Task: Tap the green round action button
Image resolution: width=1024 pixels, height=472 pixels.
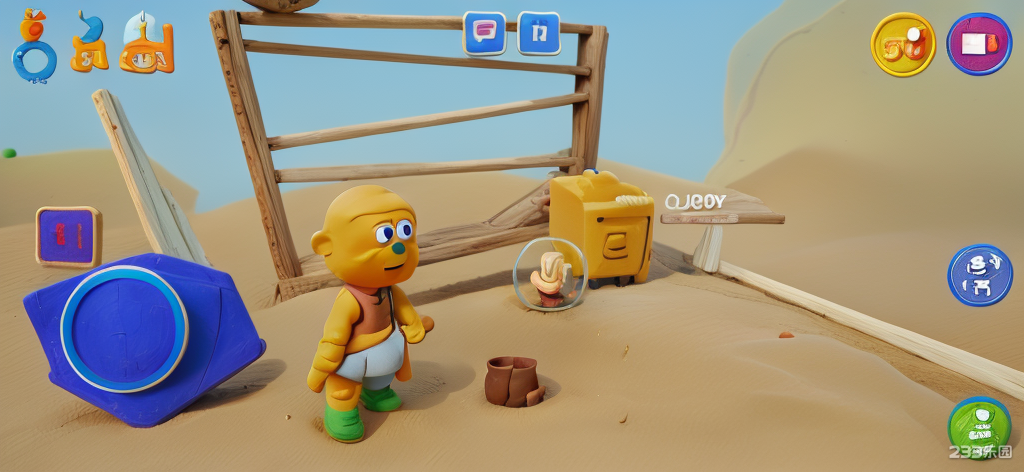Action: pyautogui.click(x=978, y=427)
